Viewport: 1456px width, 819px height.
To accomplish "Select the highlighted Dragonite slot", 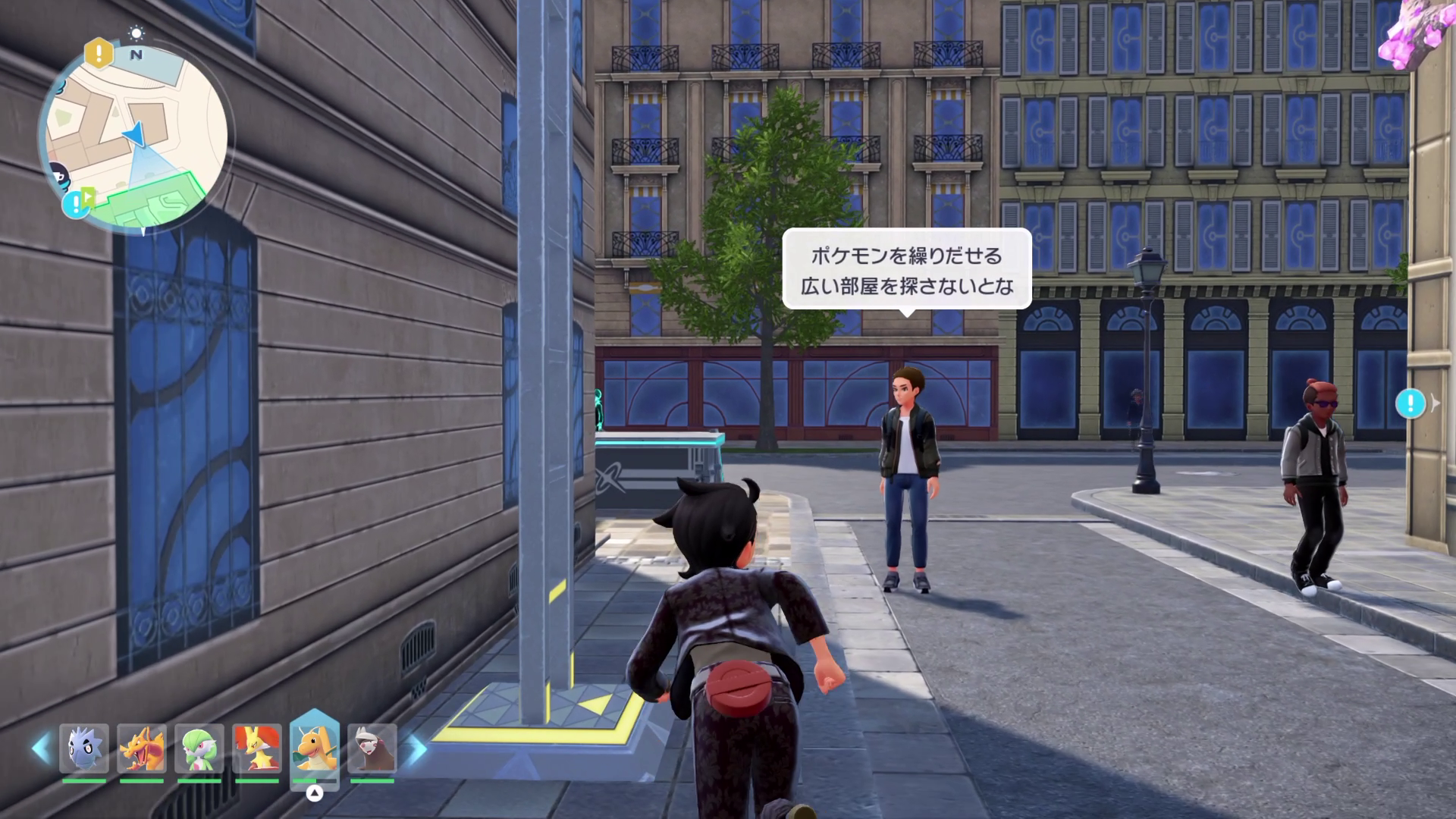I will tap(315, 748).
